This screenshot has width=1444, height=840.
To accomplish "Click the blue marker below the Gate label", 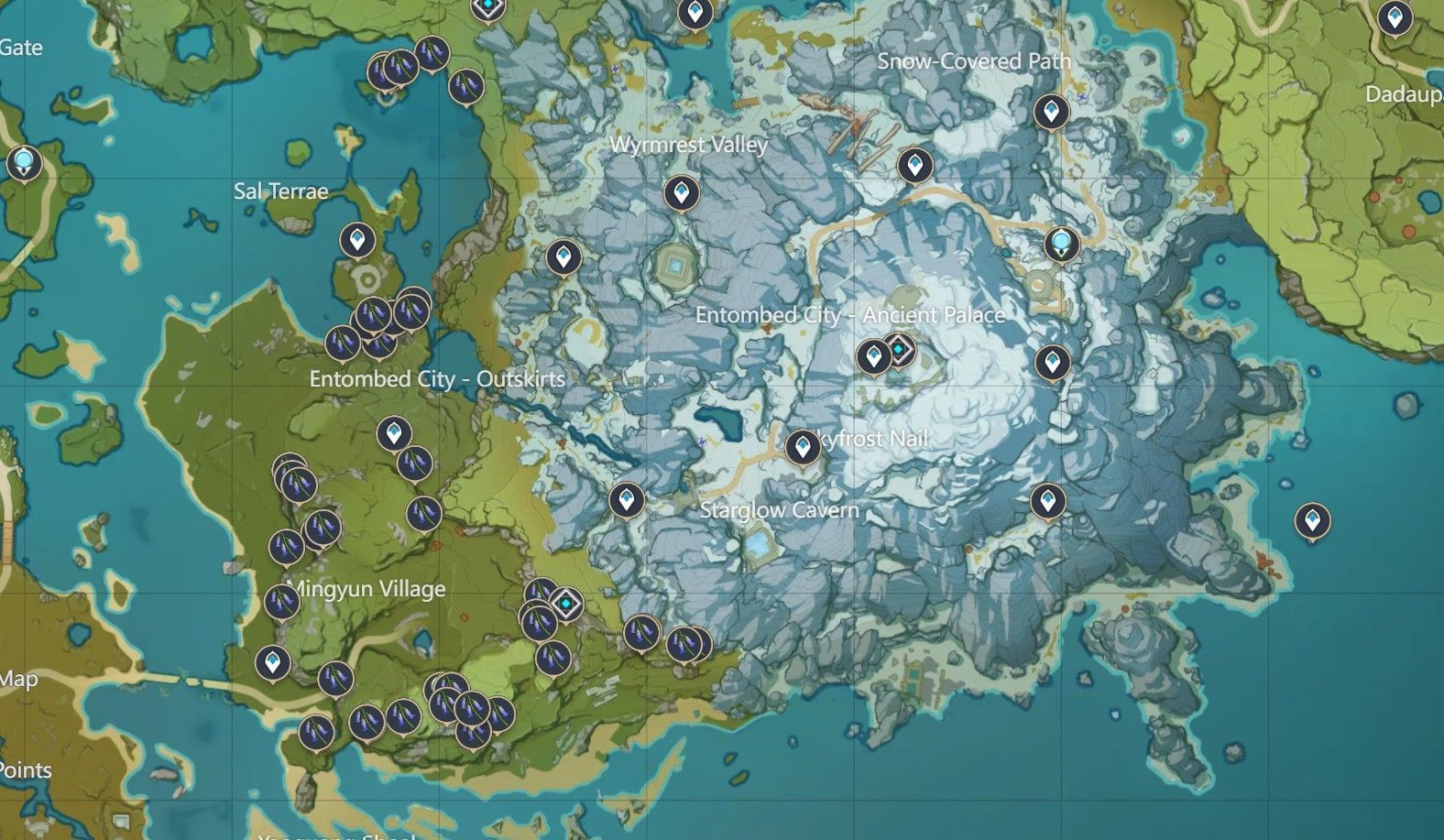I will coord(23,163).
